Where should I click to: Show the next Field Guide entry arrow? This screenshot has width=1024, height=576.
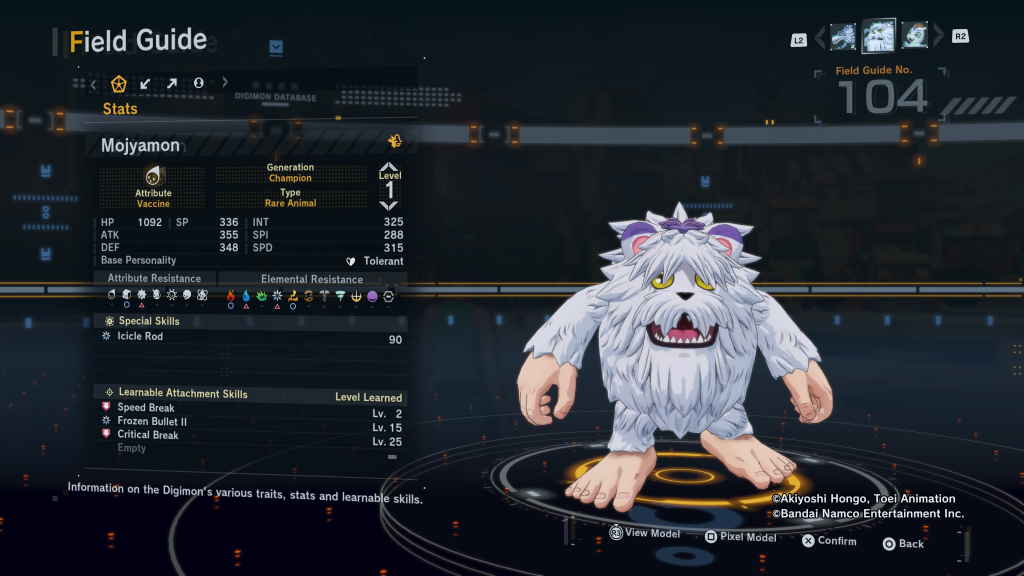[x=938, y=38]
